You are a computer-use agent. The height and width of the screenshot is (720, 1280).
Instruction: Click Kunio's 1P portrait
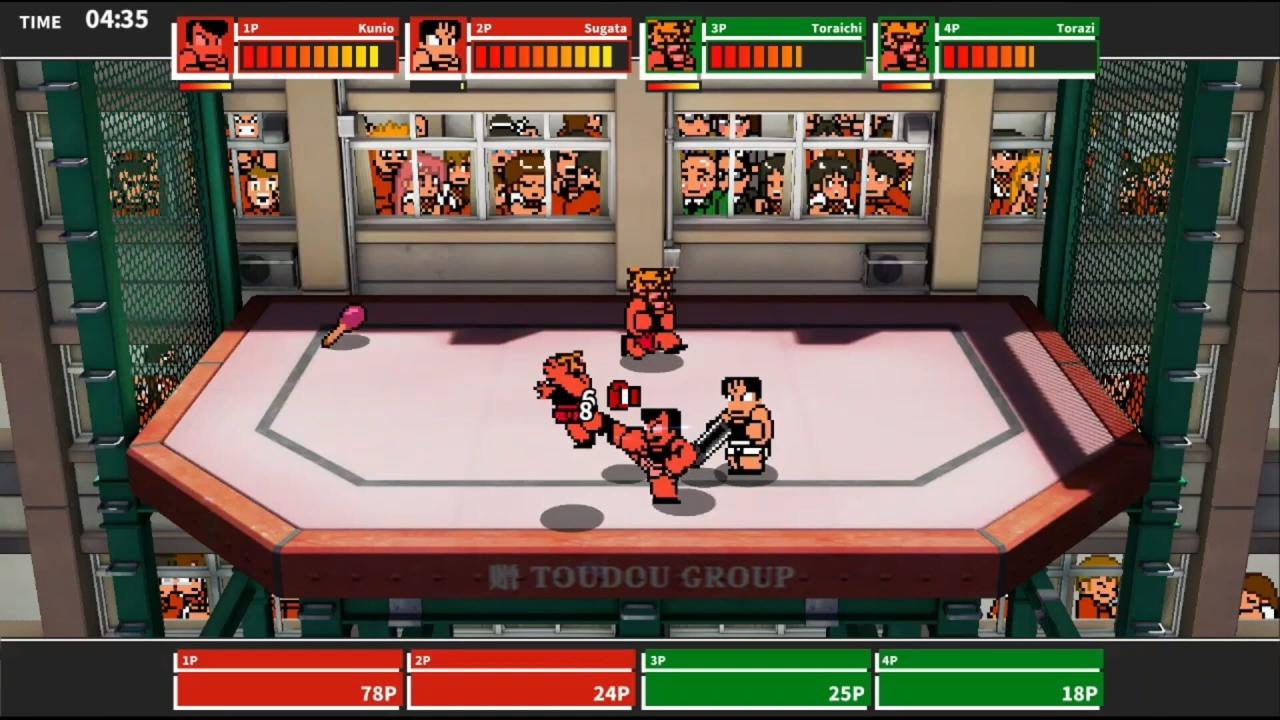(204, 47)
